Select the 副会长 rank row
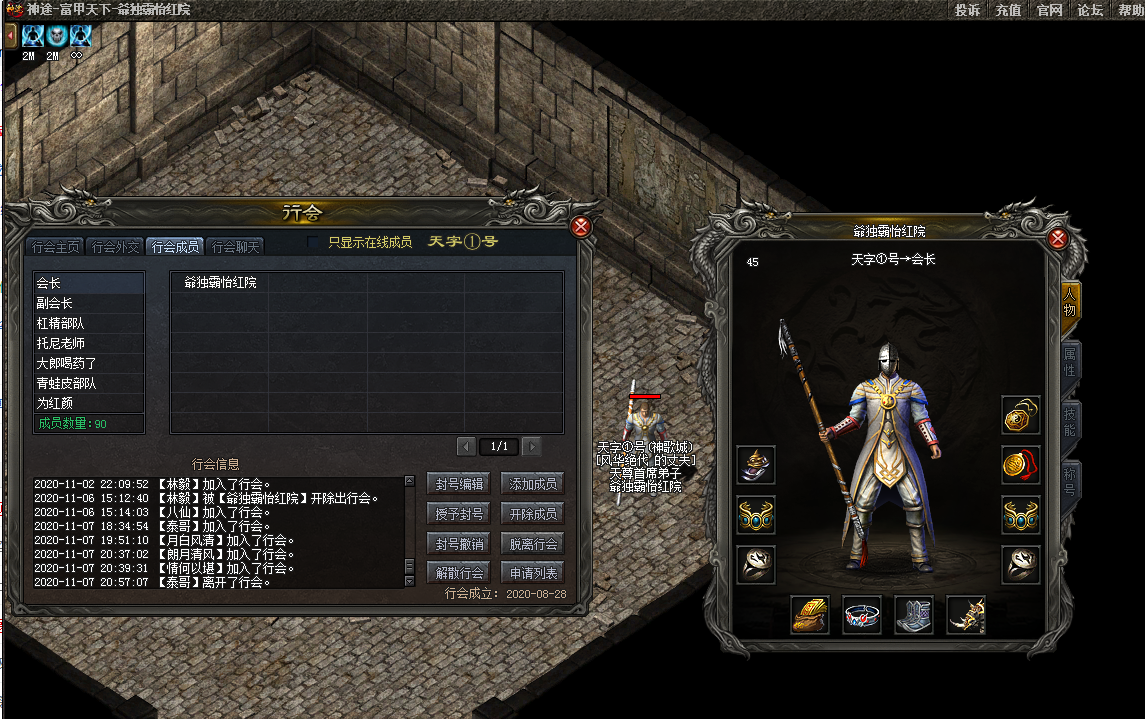Image resolution: width=1145 pixels, height=719 pixels. click(88, 303)
